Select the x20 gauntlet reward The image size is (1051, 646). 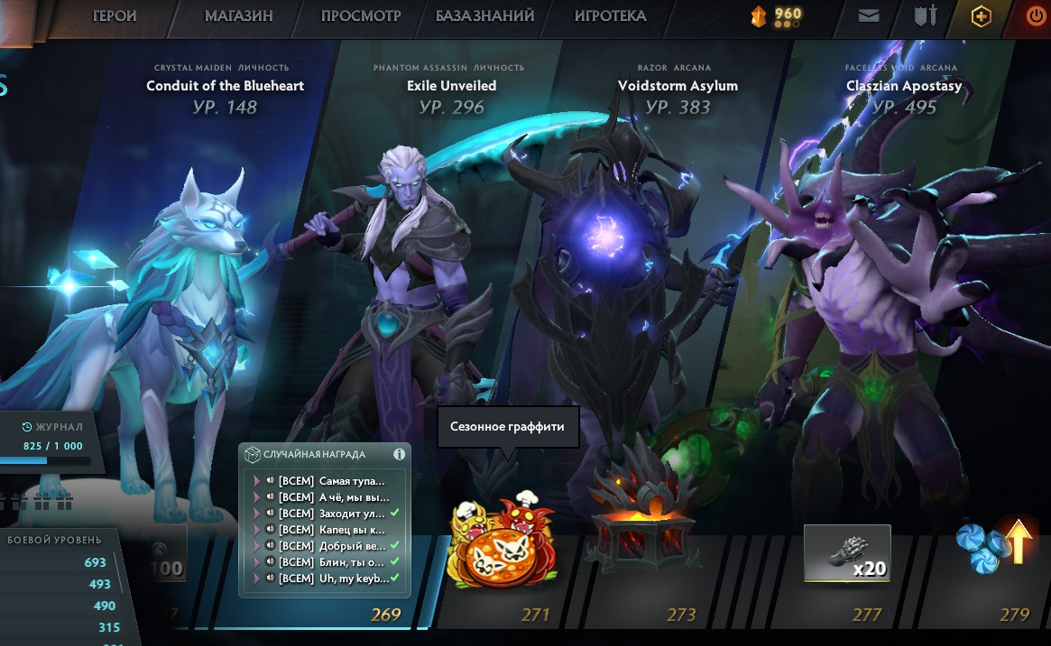click(846, 553)
